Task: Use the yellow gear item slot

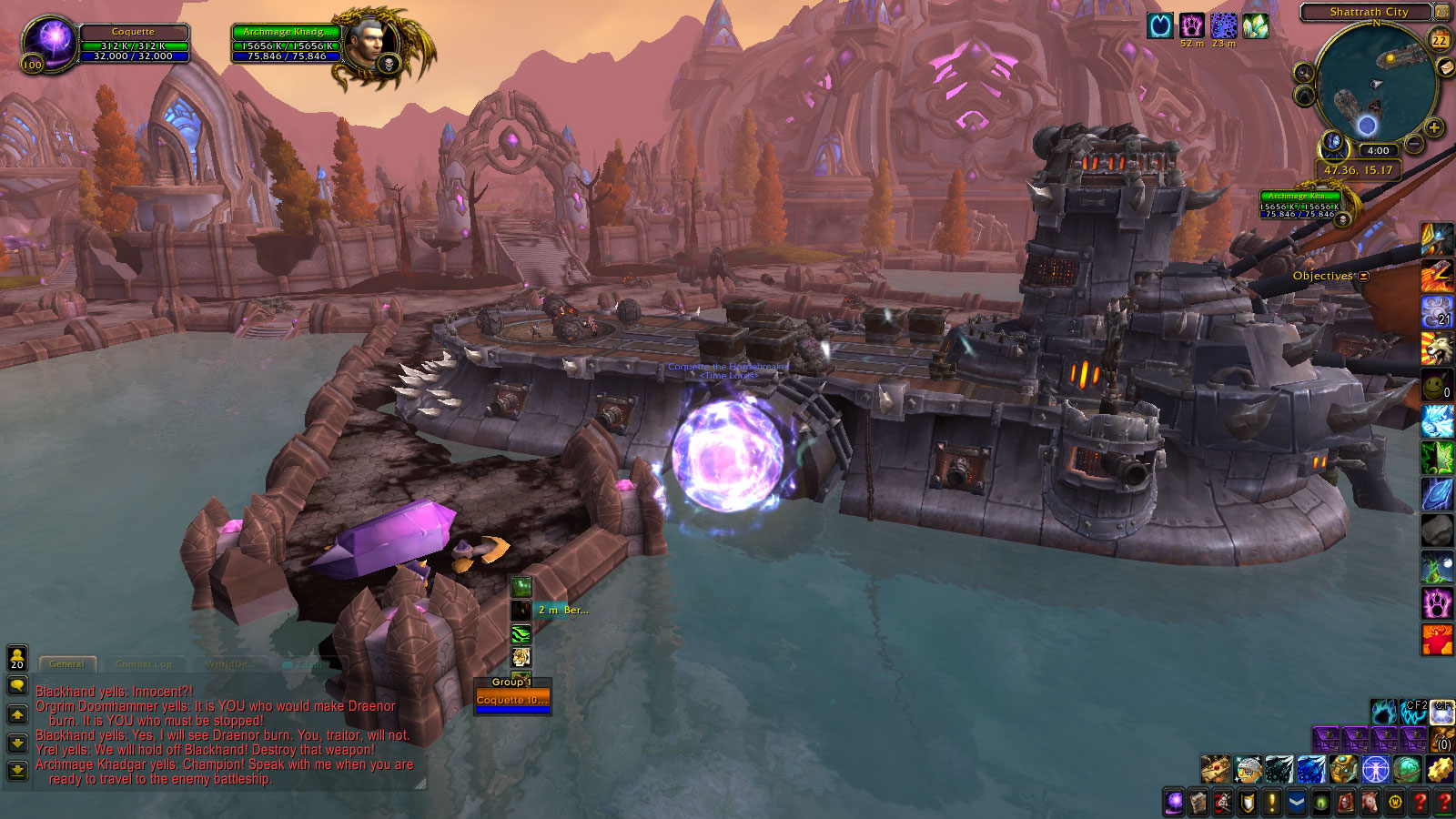Action: tap(1439, 770)
